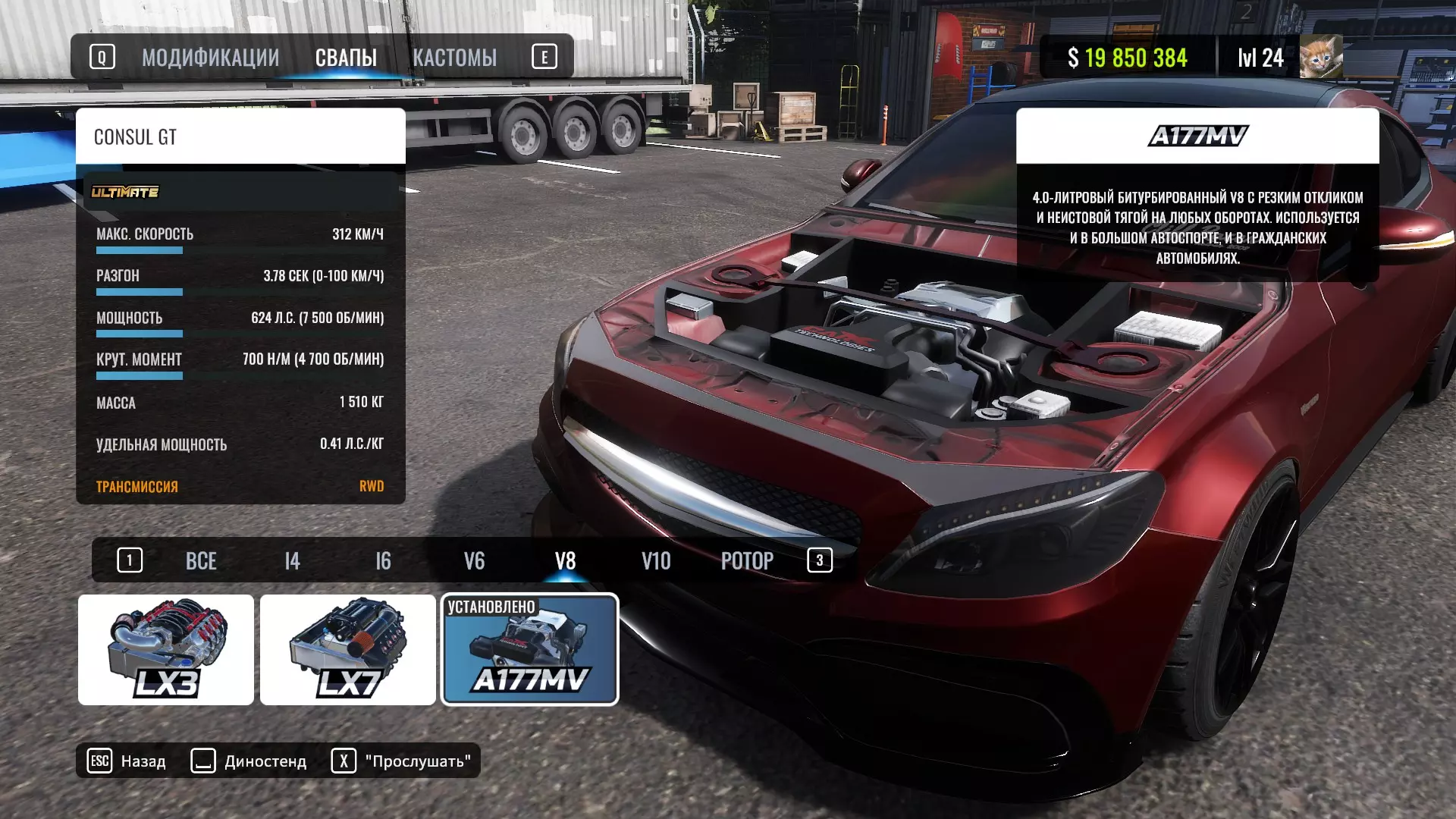The height and width of the screenshot is (819, 1456).
Task: Open the V10 engine category
Action: pos(656,561)
